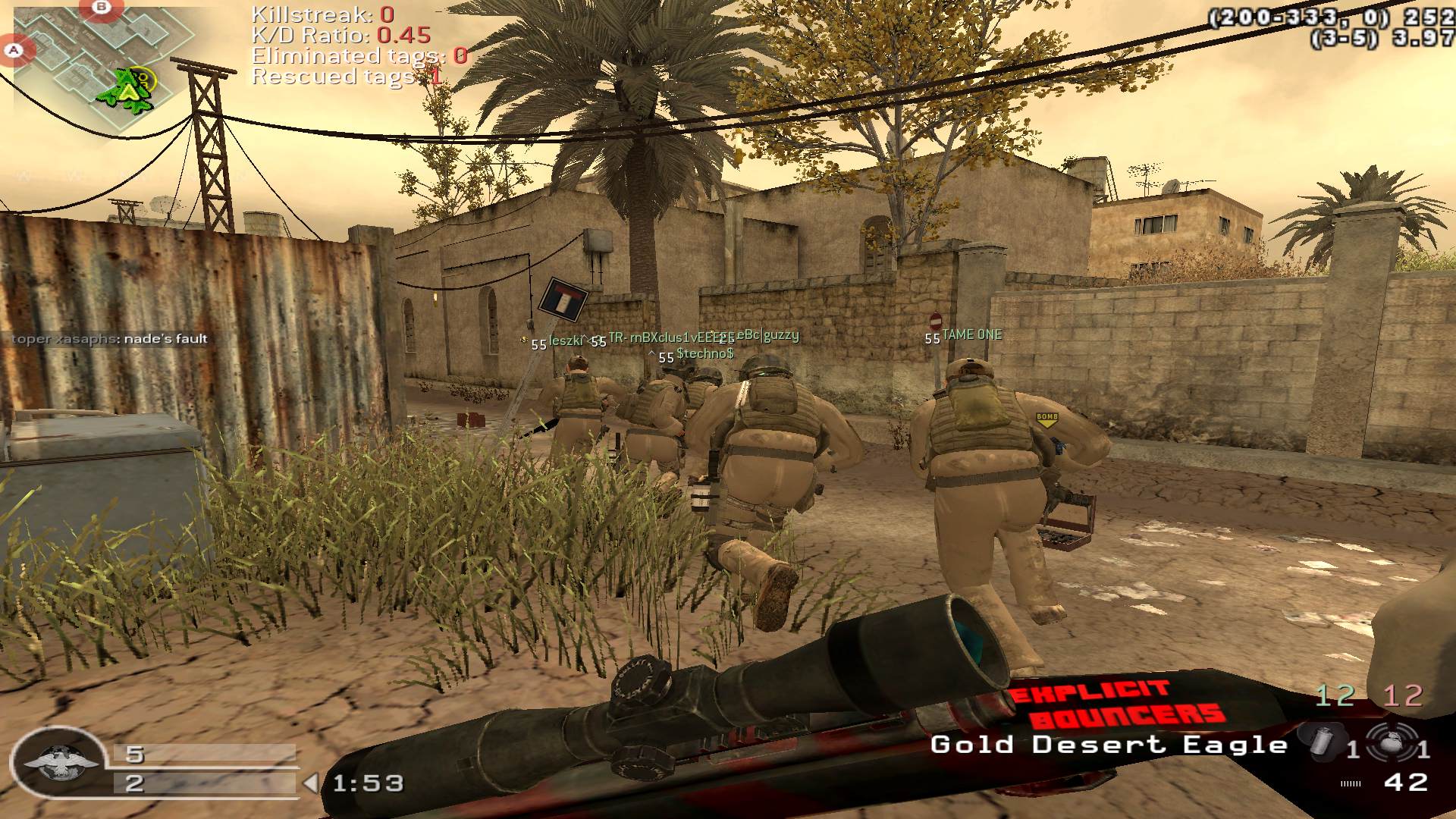
Task: Click the Explicit Bouncers logo
Action: (1115, 704)
